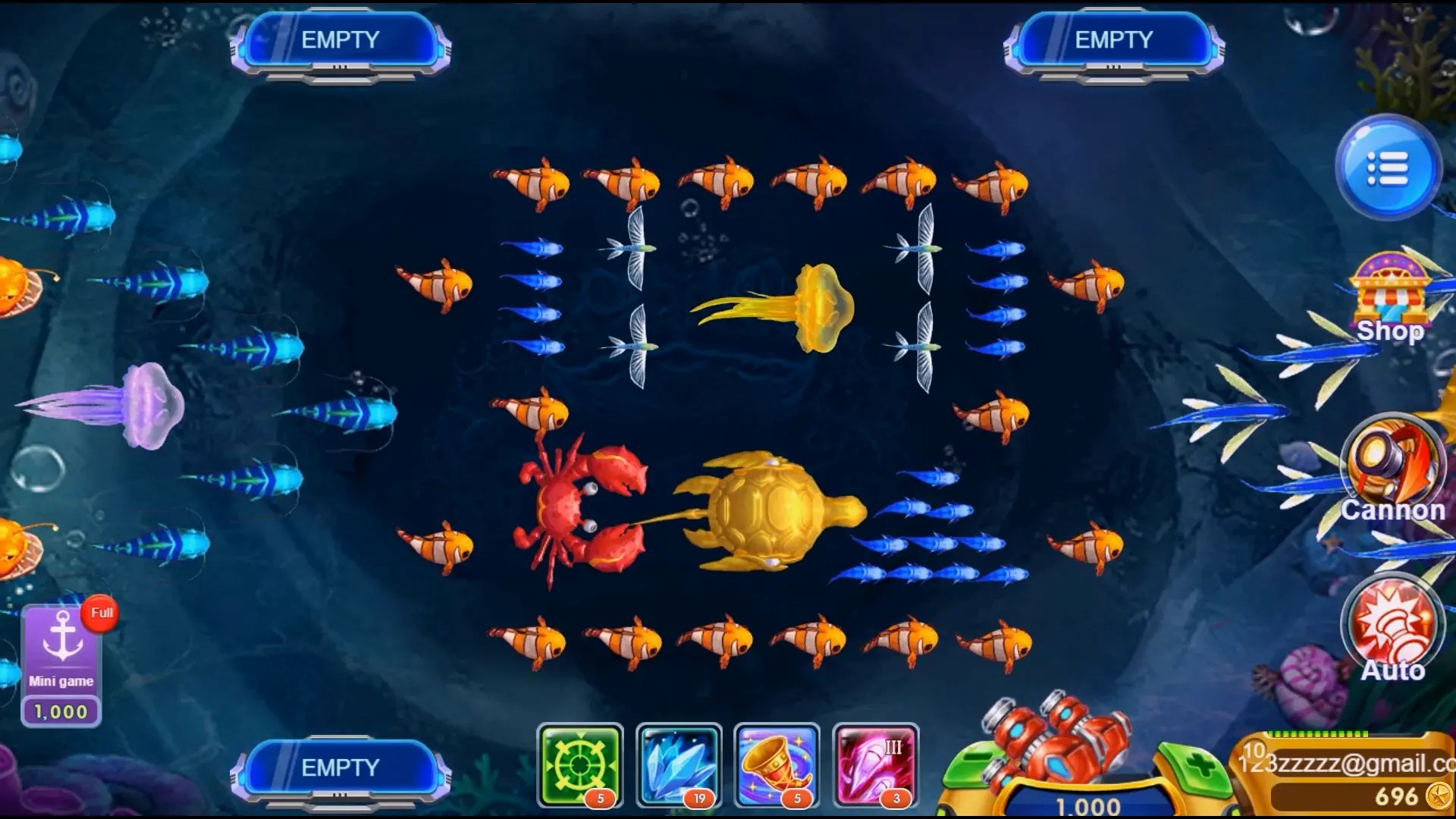Activate the golden horn power-up

(776, 766)
